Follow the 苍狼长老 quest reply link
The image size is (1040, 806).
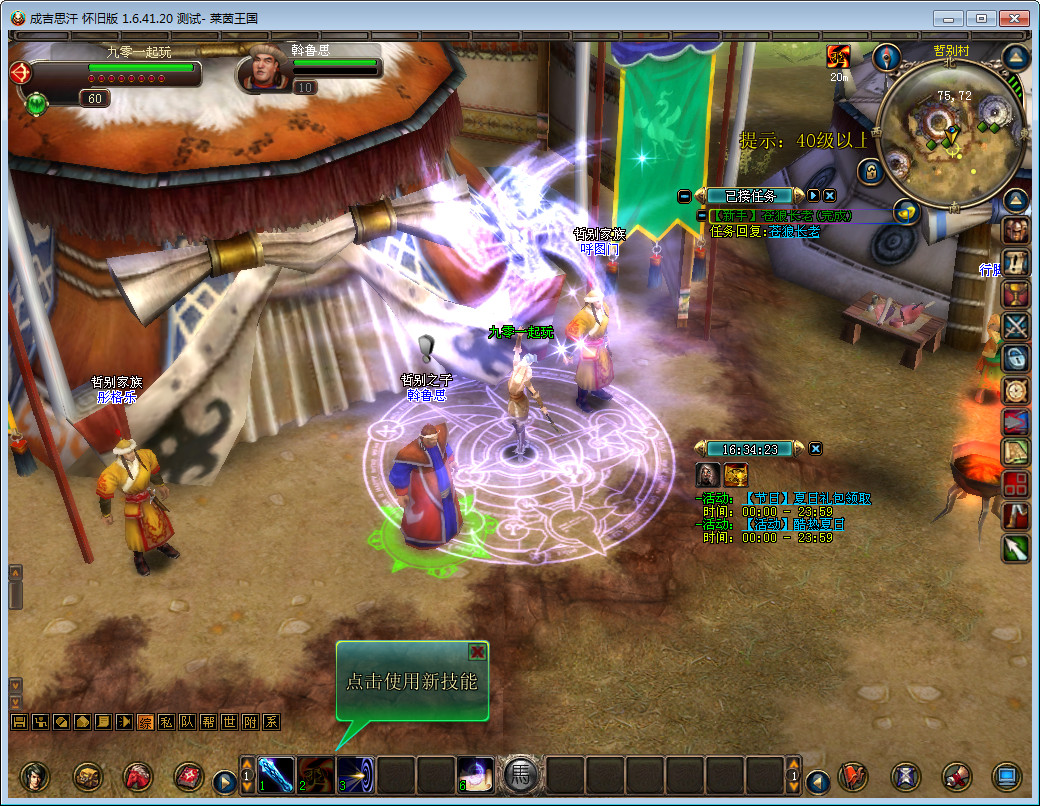point(793,231)
